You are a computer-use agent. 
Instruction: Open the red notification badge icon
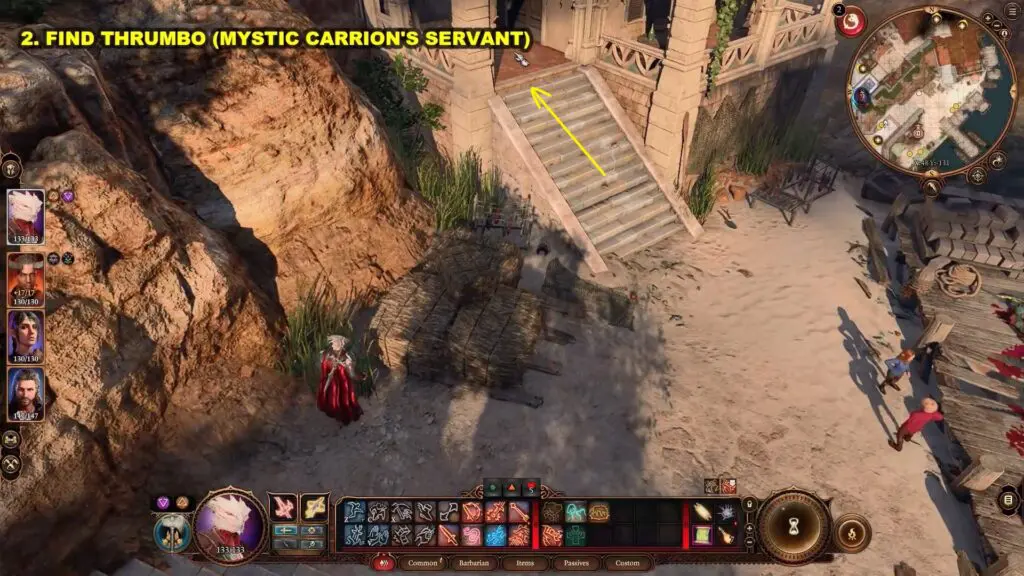[x=851, y=21]
